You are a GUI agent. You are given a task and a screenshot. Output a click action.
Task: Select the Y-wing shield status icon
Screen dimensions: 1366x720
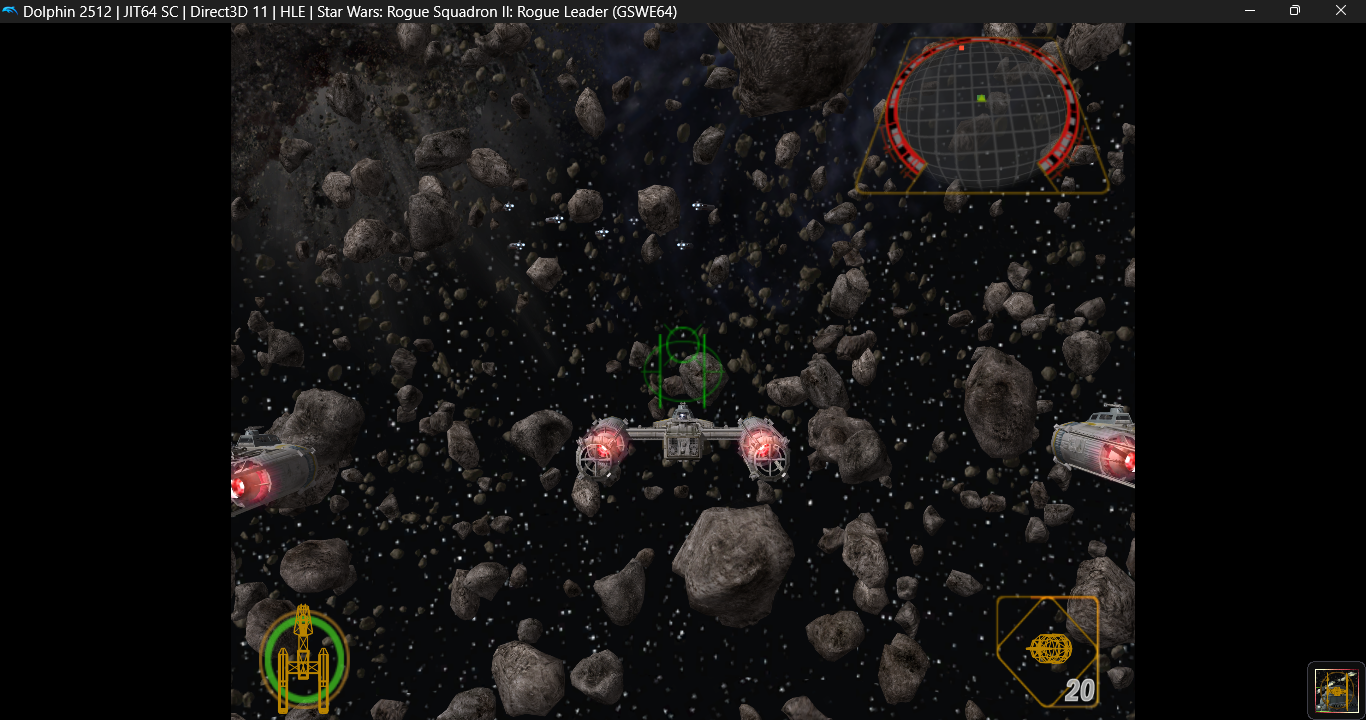point(304,659)
